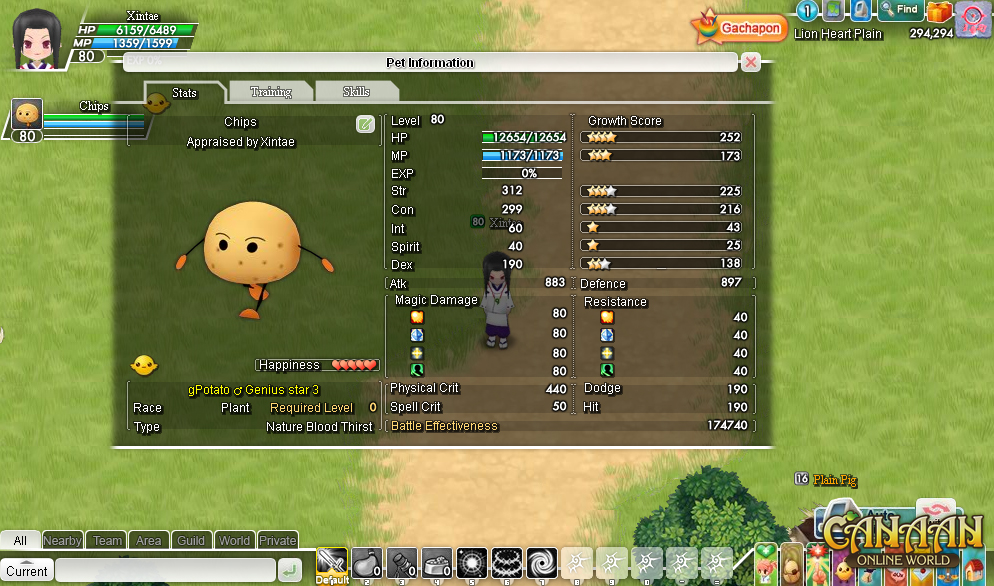Viewport: 994px width, 586px height.
Task: Select the pet Stats tab
Action: pos(184,93)
